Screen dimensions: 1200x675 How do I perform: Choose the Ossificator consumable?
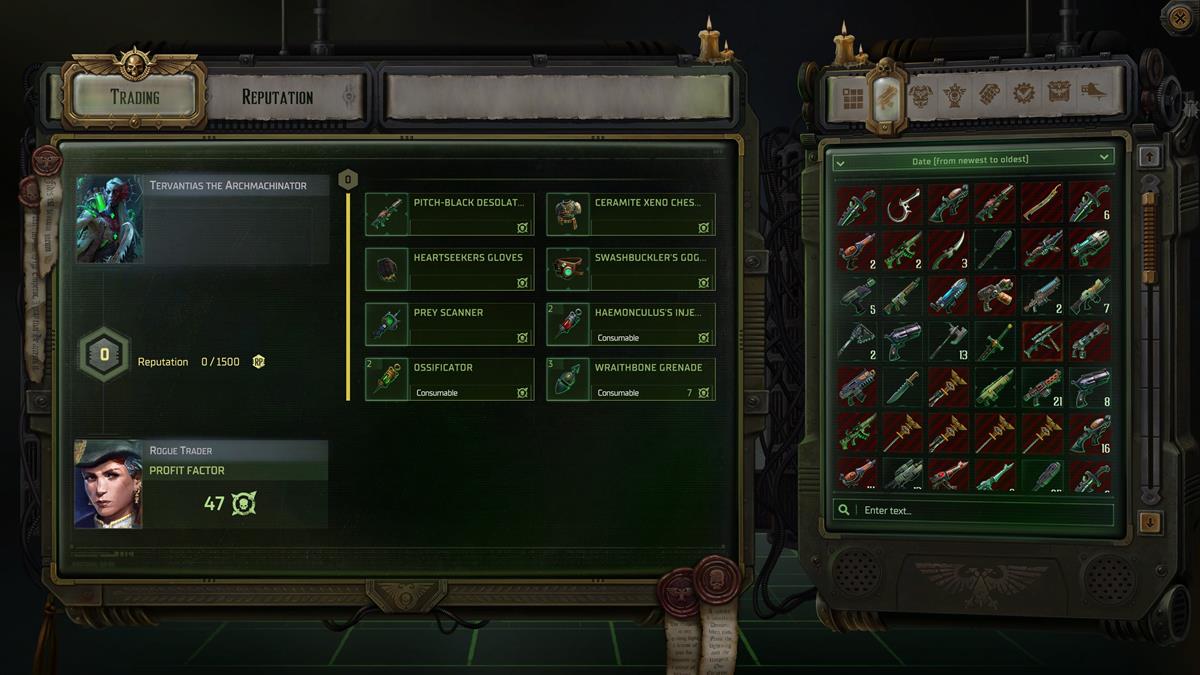click(x=450, y=379)
